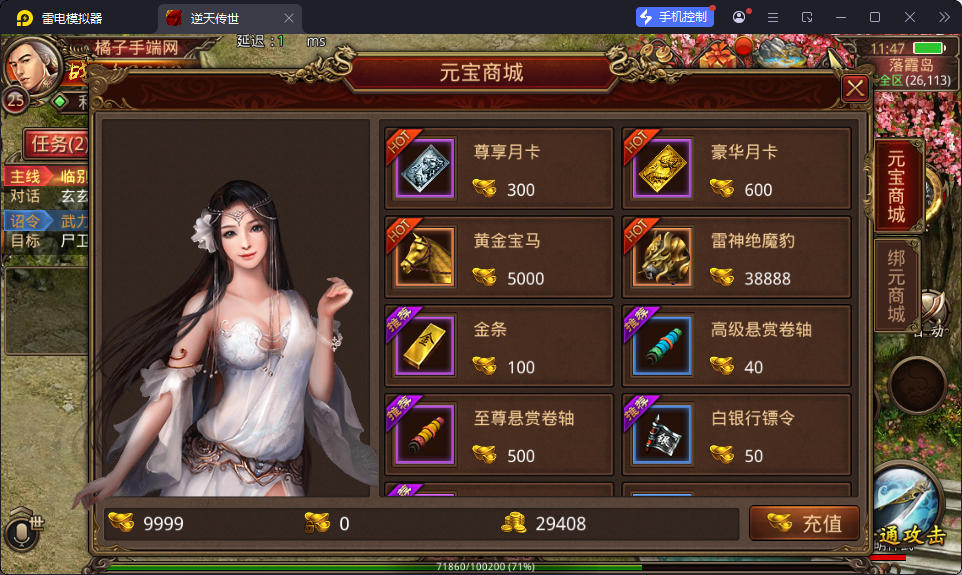Screen dimensions: 962x575
Task: Select the 豪华月卡 item
Action: pos(736,170)
